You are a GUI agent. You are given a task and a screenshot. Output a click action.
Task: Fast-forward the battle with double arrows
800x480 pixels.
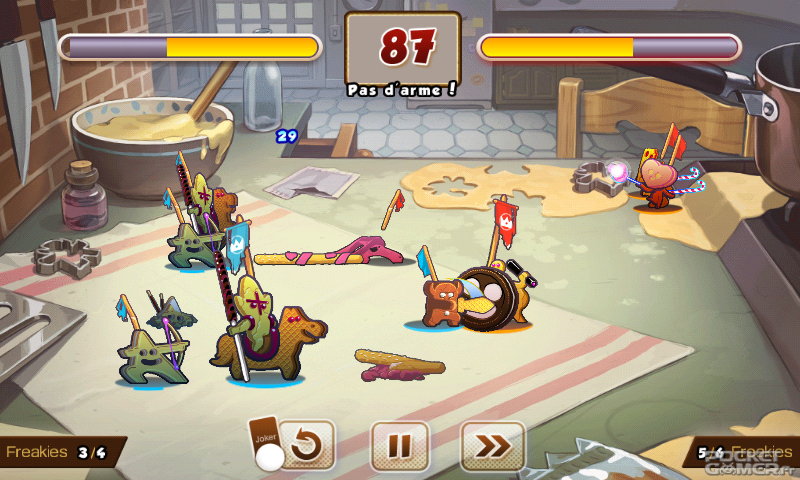click(492, 446)
